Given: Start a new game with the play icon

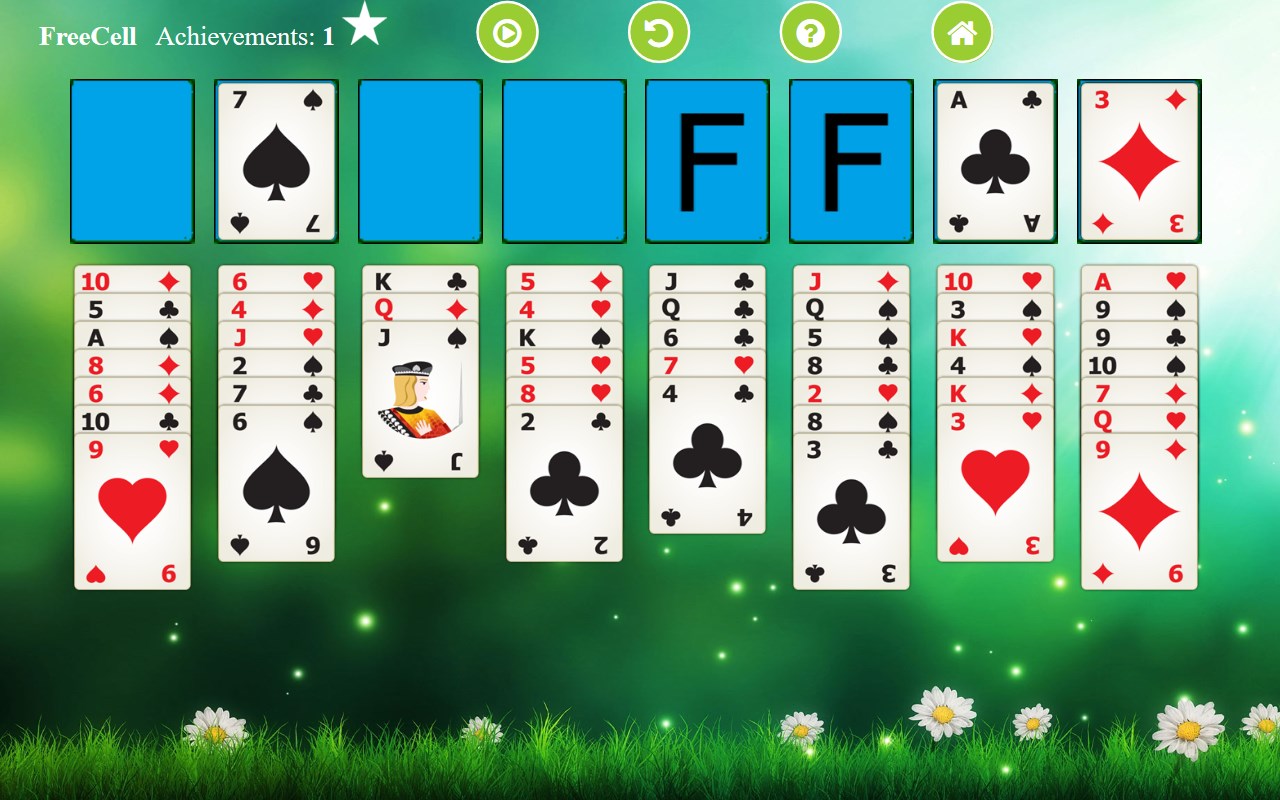Looking at the screenshot, I should (508, 31).
